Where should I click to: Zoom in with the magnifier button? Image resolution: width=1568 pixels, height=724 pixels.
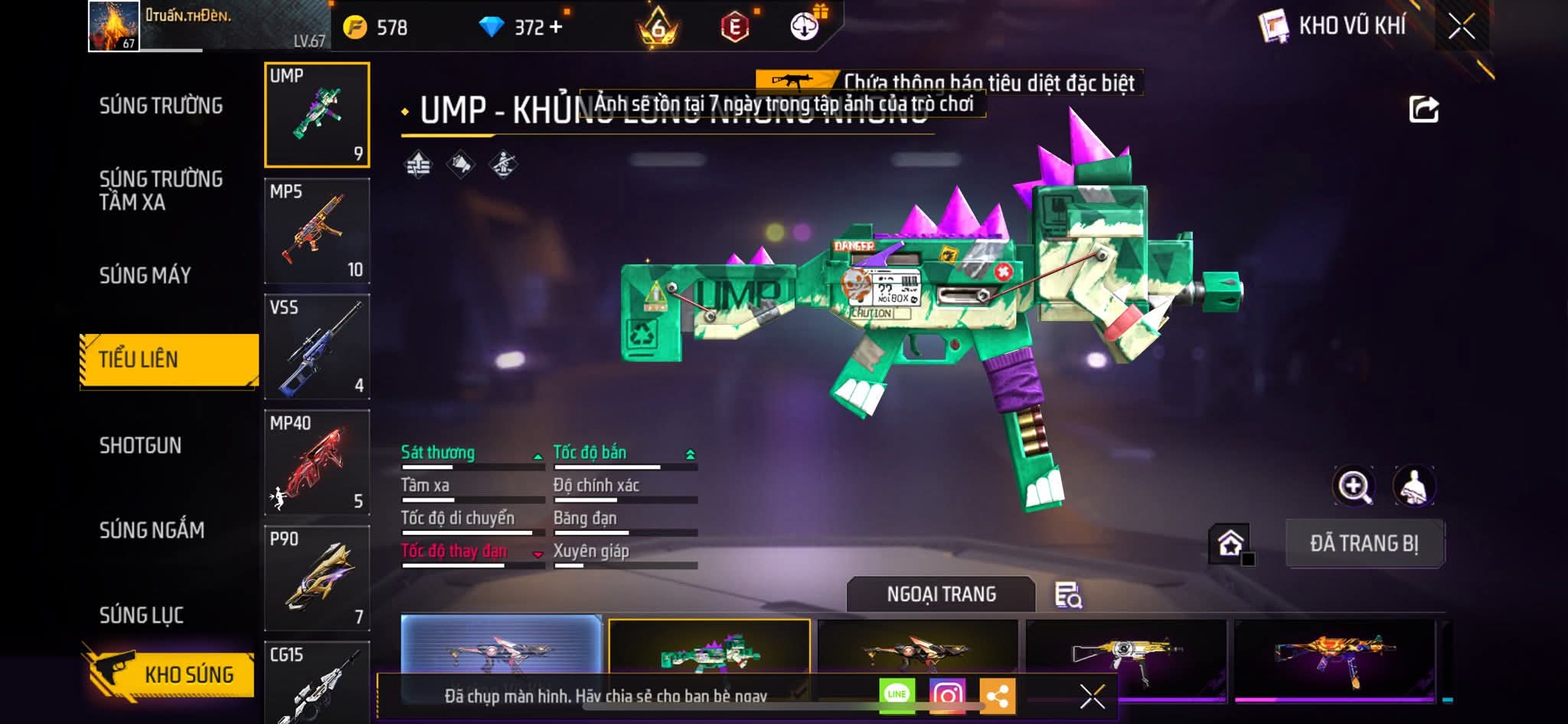1354,486
